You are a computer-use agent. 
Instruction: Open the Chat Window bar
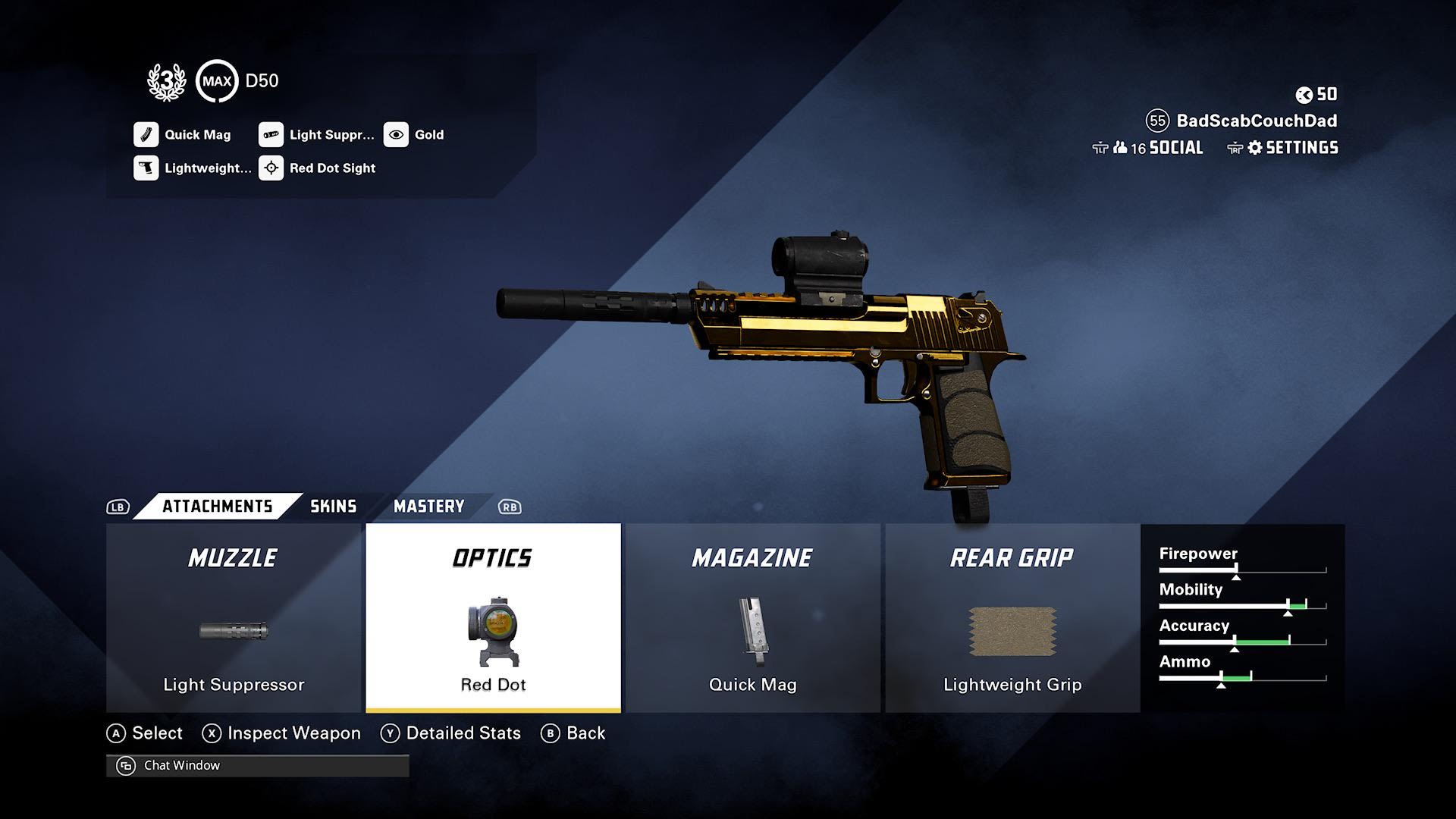point(258,766)
